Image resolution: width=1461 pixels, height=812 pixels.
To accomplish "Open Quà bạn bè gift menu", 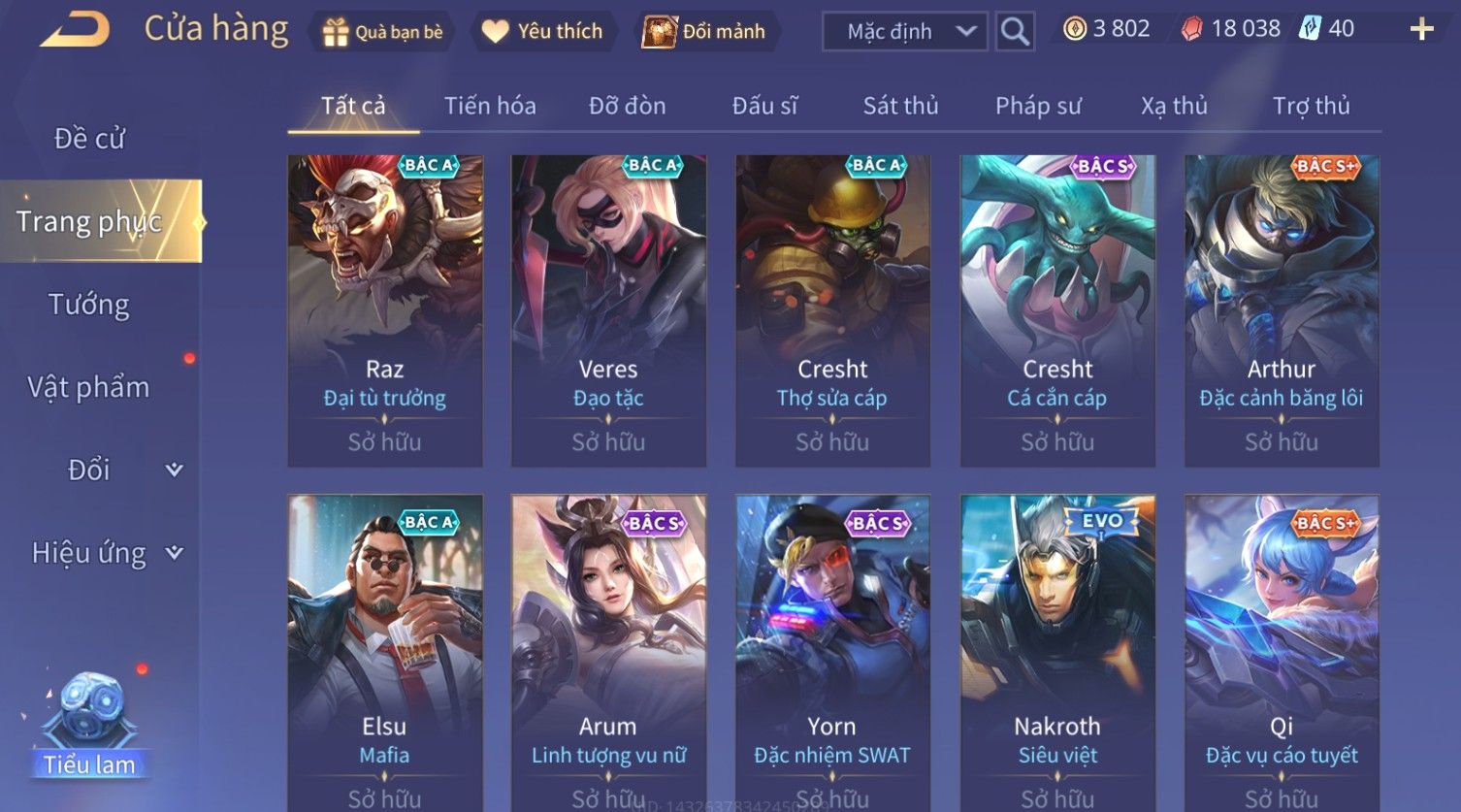I will point(382,32).
